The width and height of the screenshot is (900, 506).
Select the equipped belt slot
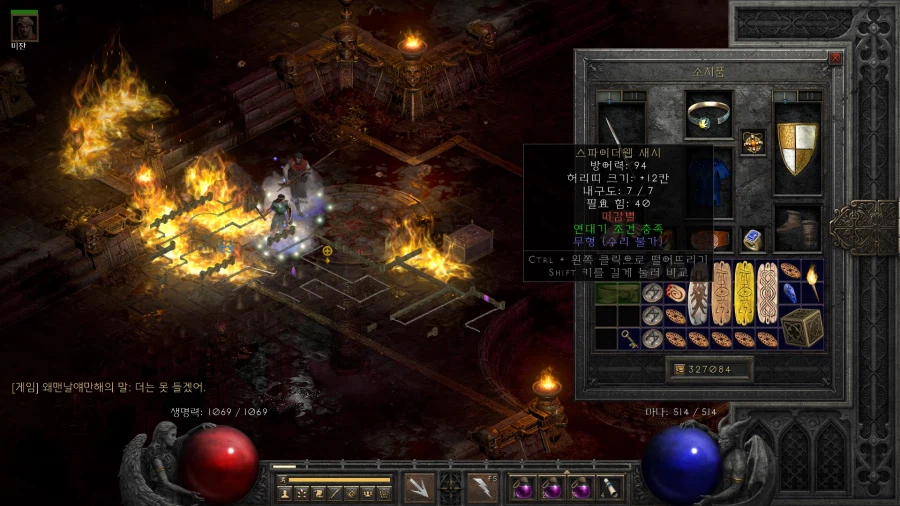point(709,240)
